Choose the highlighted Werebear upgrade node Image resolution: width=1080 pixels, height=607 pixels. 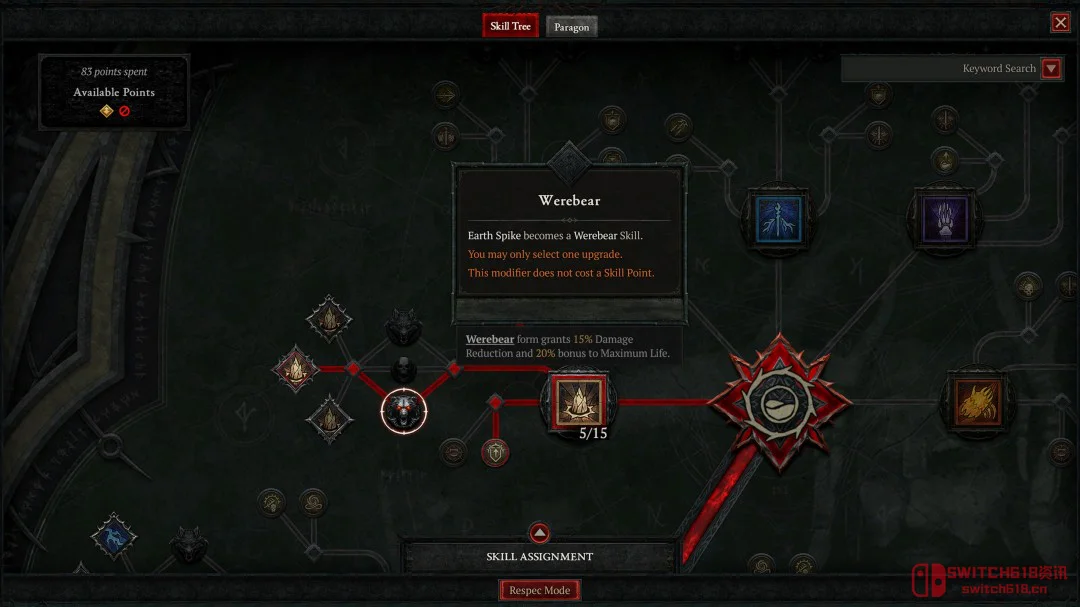point(404,411)
